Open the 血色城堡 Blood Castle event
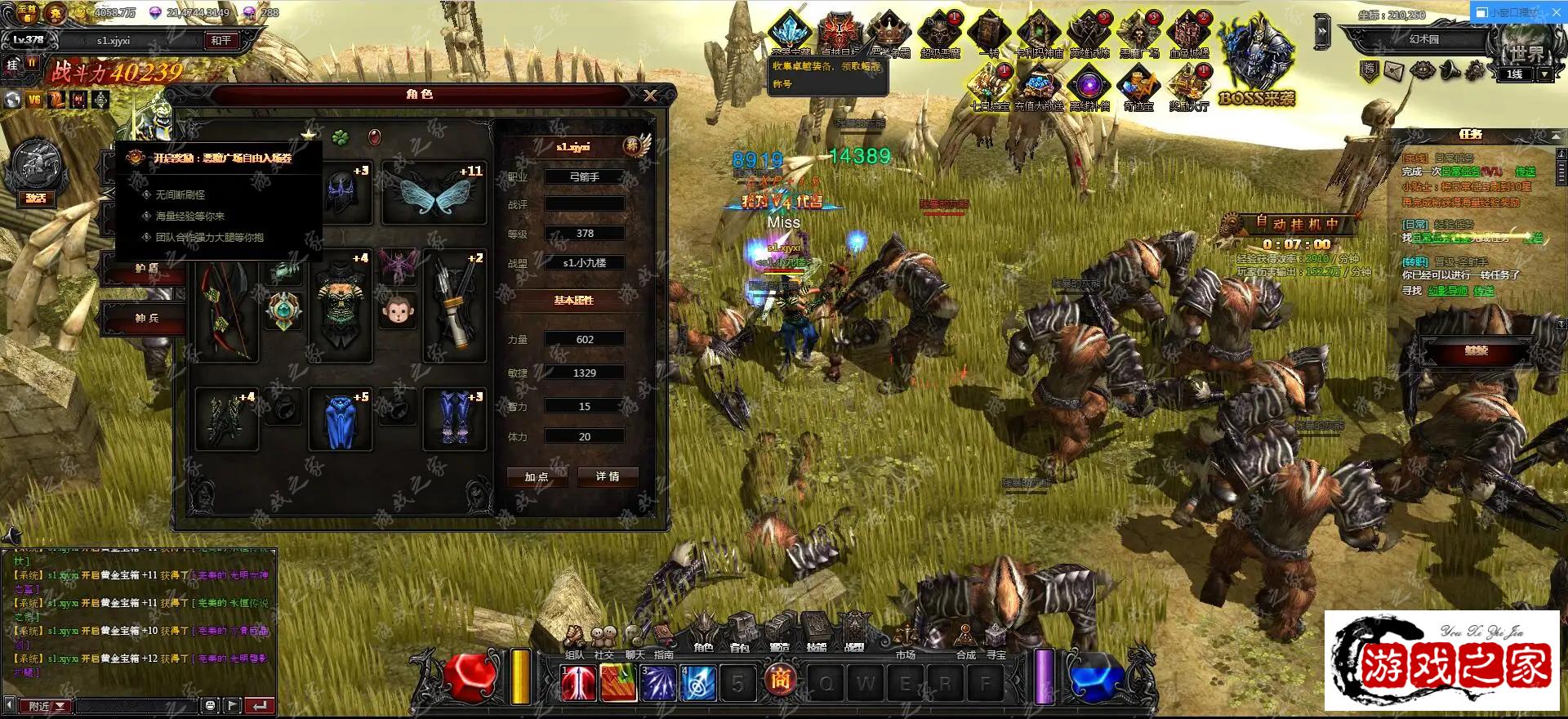The width and height of the screenshot is (1568, 719). tap(1188, 33)
